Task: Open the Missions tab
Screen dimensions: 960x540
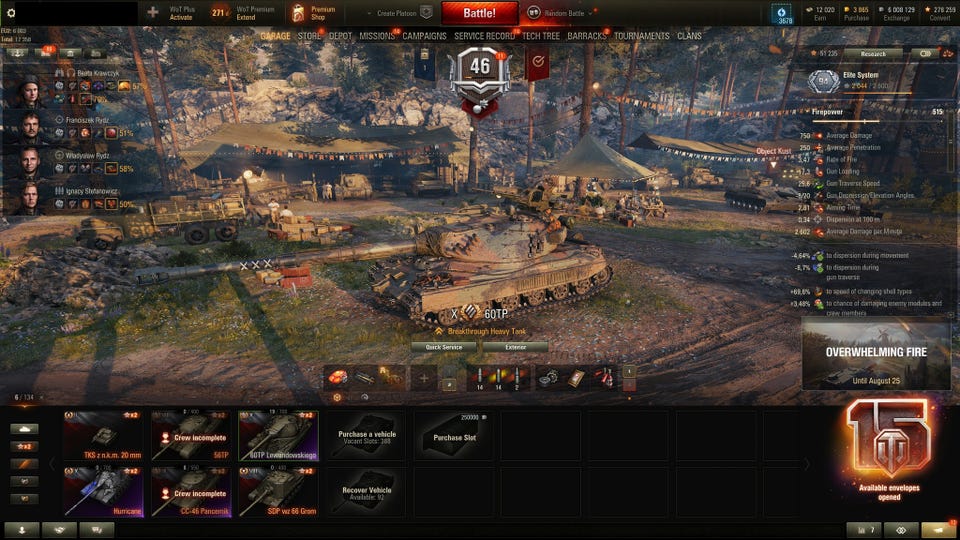Action: click(x=377, y=36)
